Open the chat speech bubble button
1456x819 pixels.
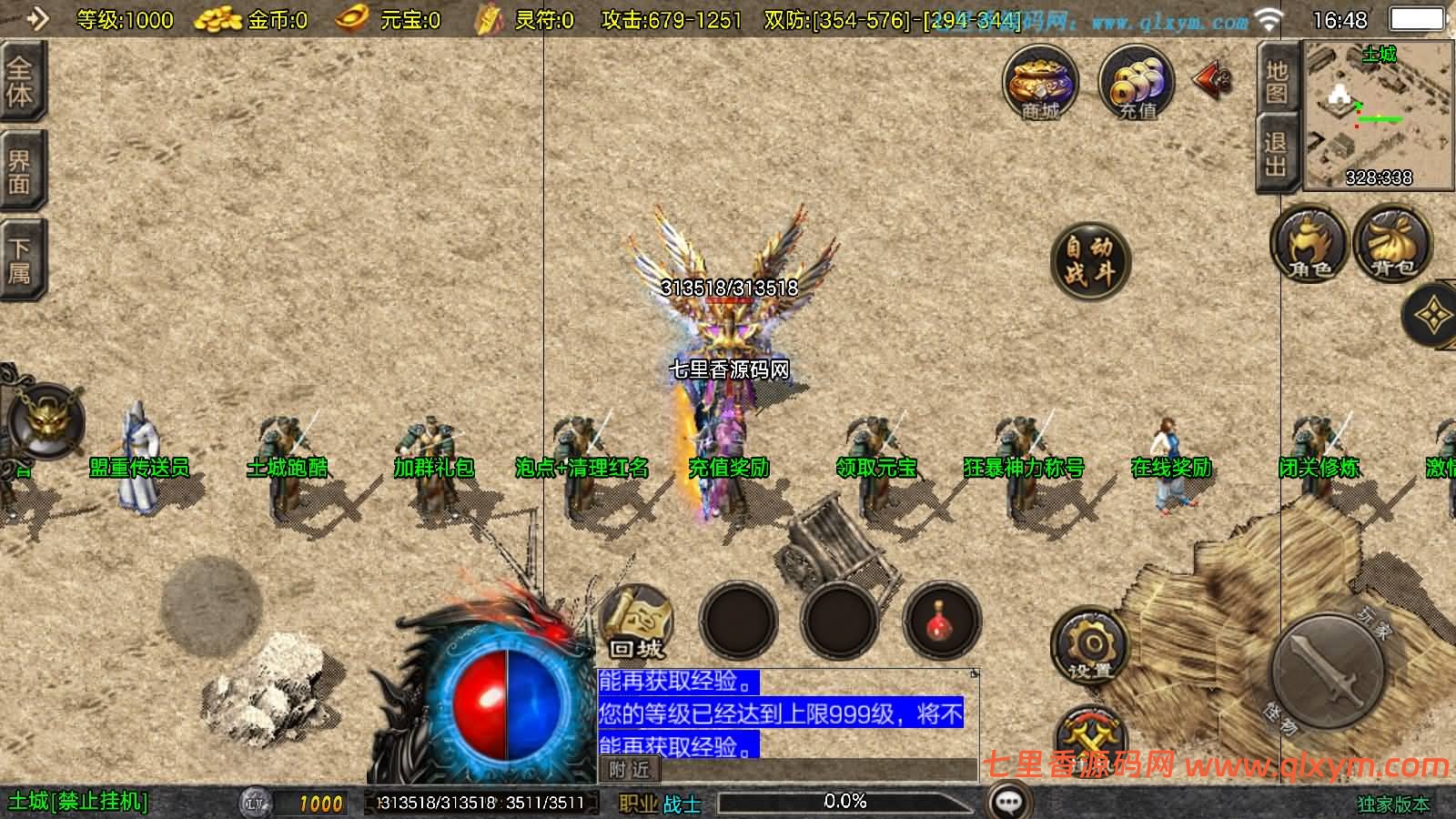tap(1008, 802)
